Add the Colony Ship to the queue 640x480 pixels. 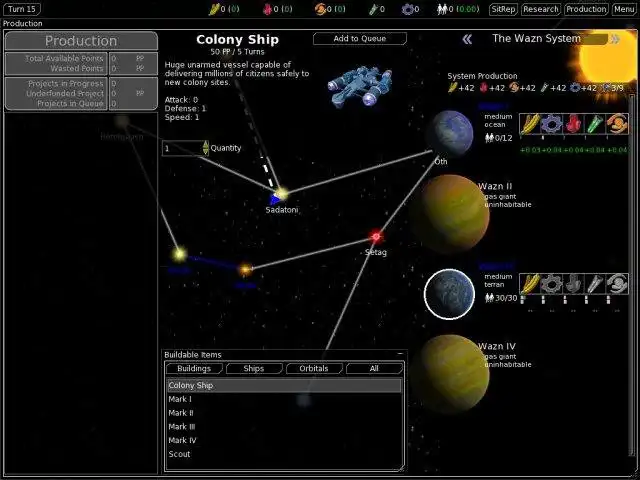coord(359,39)
